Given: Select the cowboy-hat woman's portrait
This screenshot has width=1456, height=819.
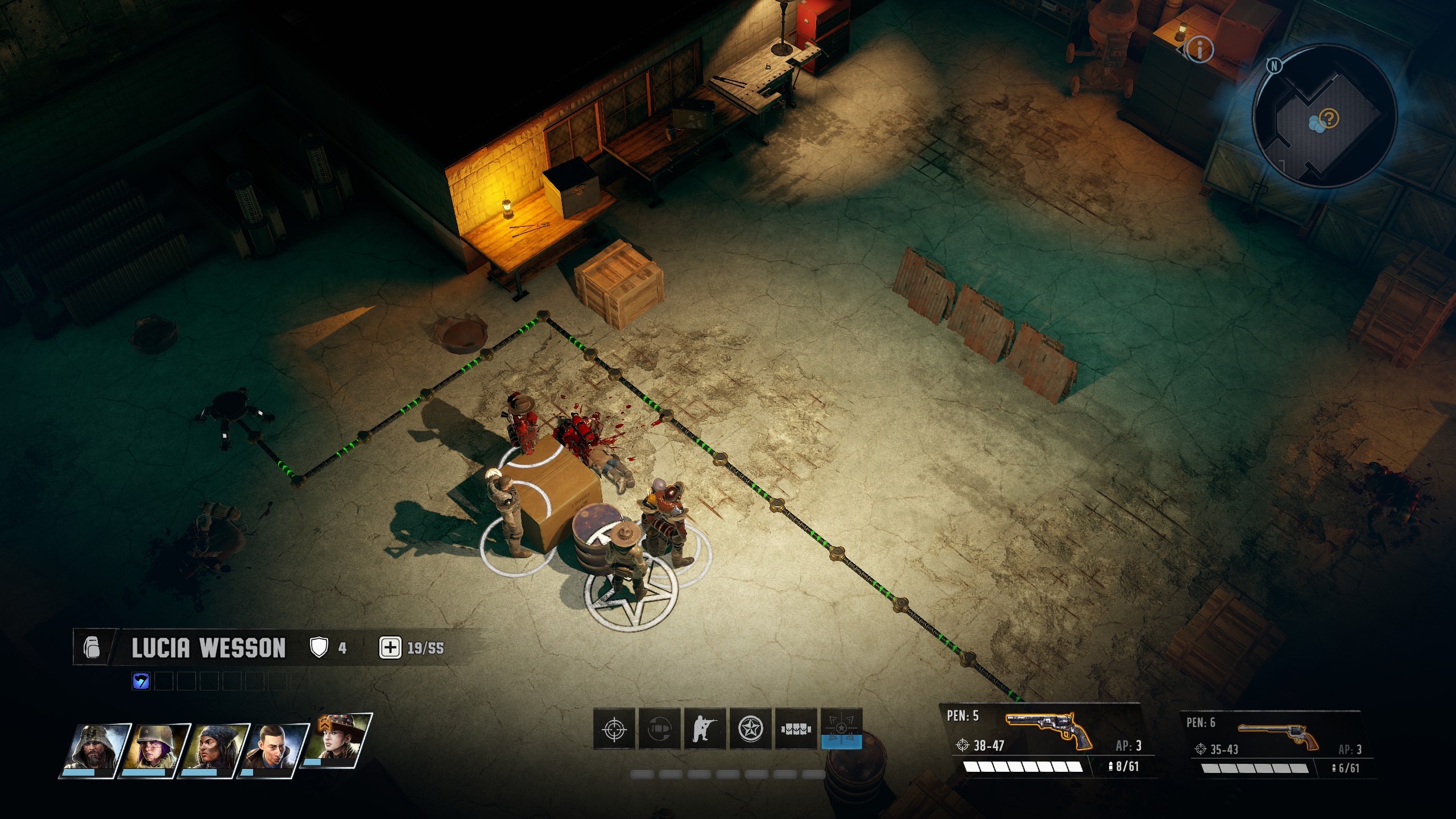Looking at the screenshot, I should 337,741.
